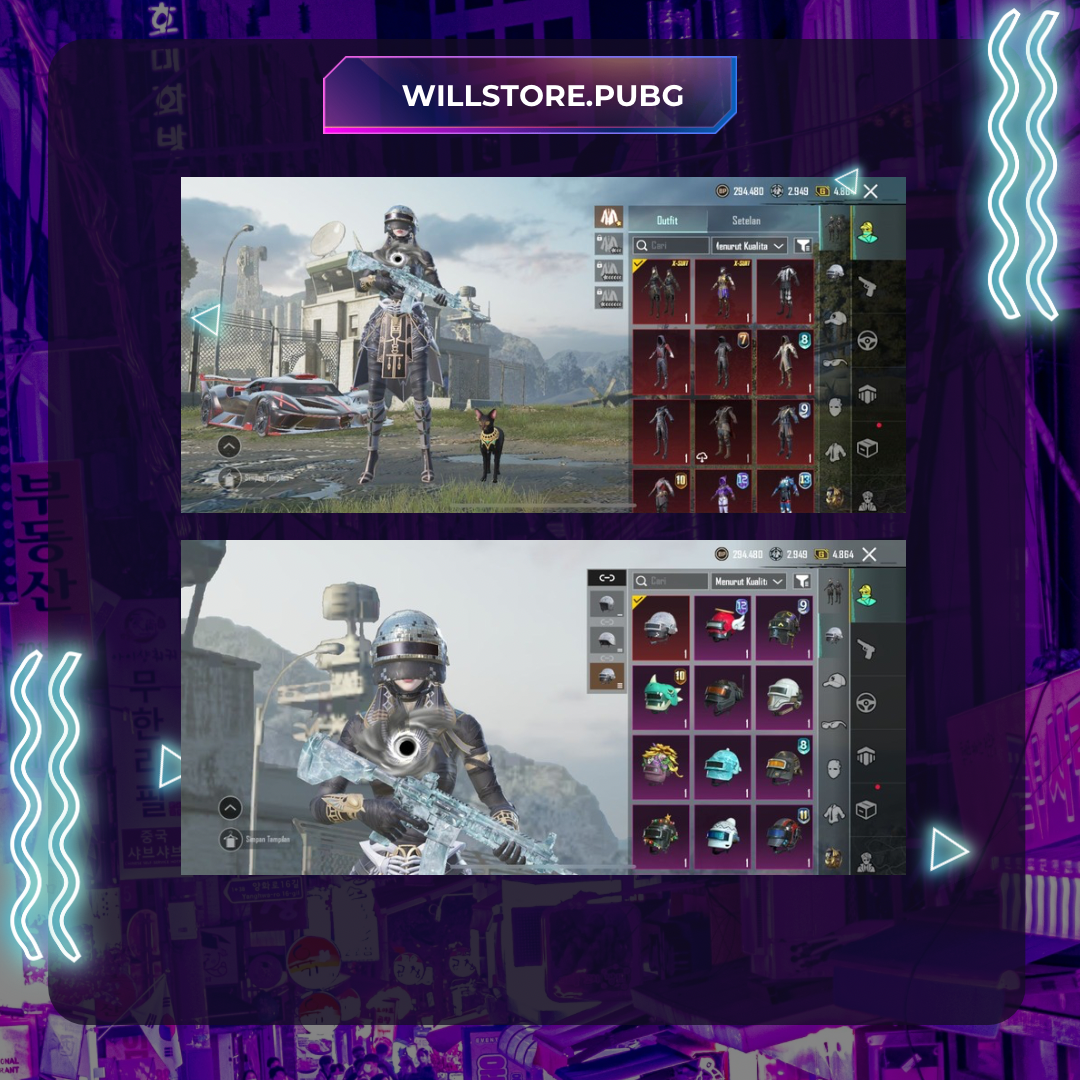Pick the teal shark-toothed monster helmet
The image size is (1080, 1080).
(x=660, y=697)
